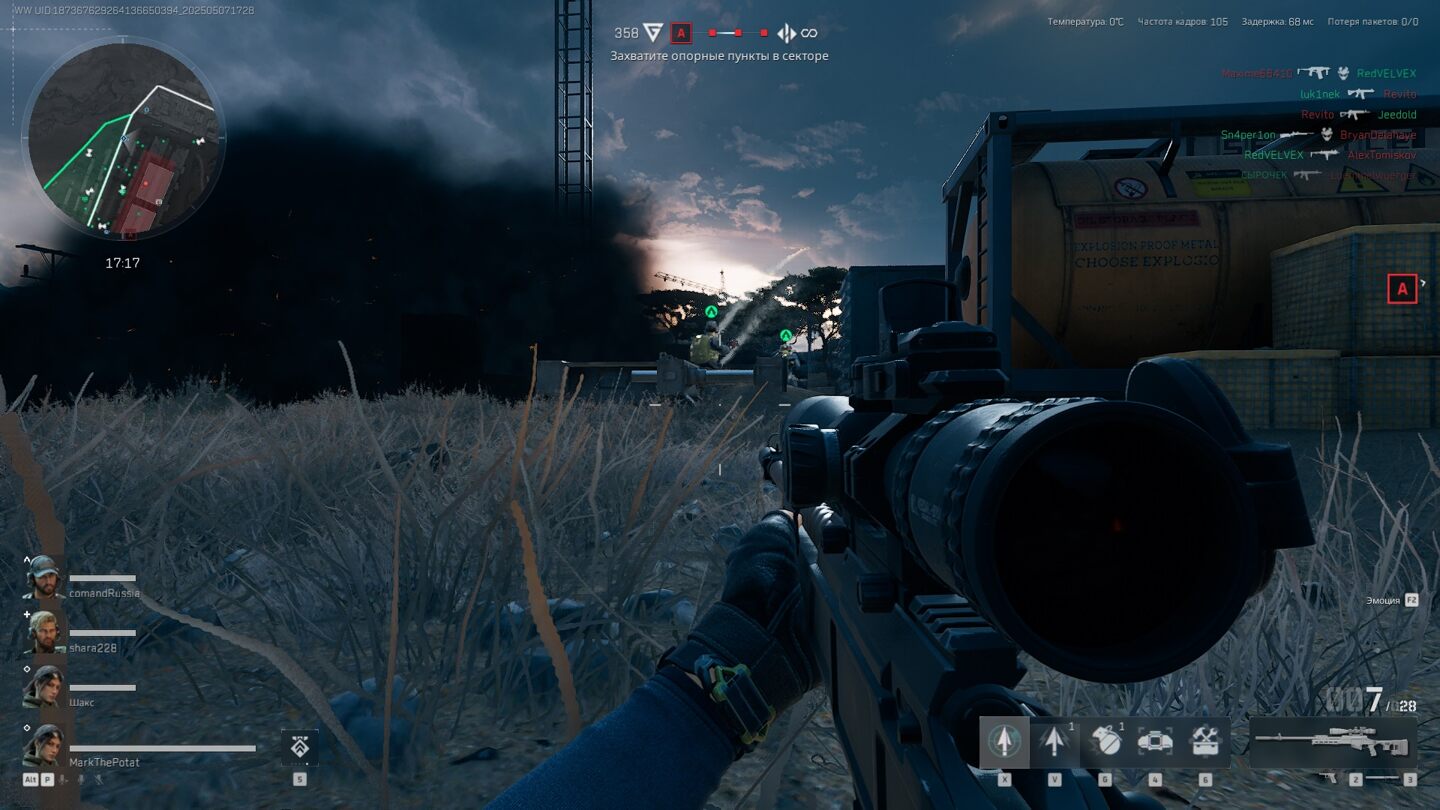
Task: Click the red A objective marker
Action: (1402, 289)
